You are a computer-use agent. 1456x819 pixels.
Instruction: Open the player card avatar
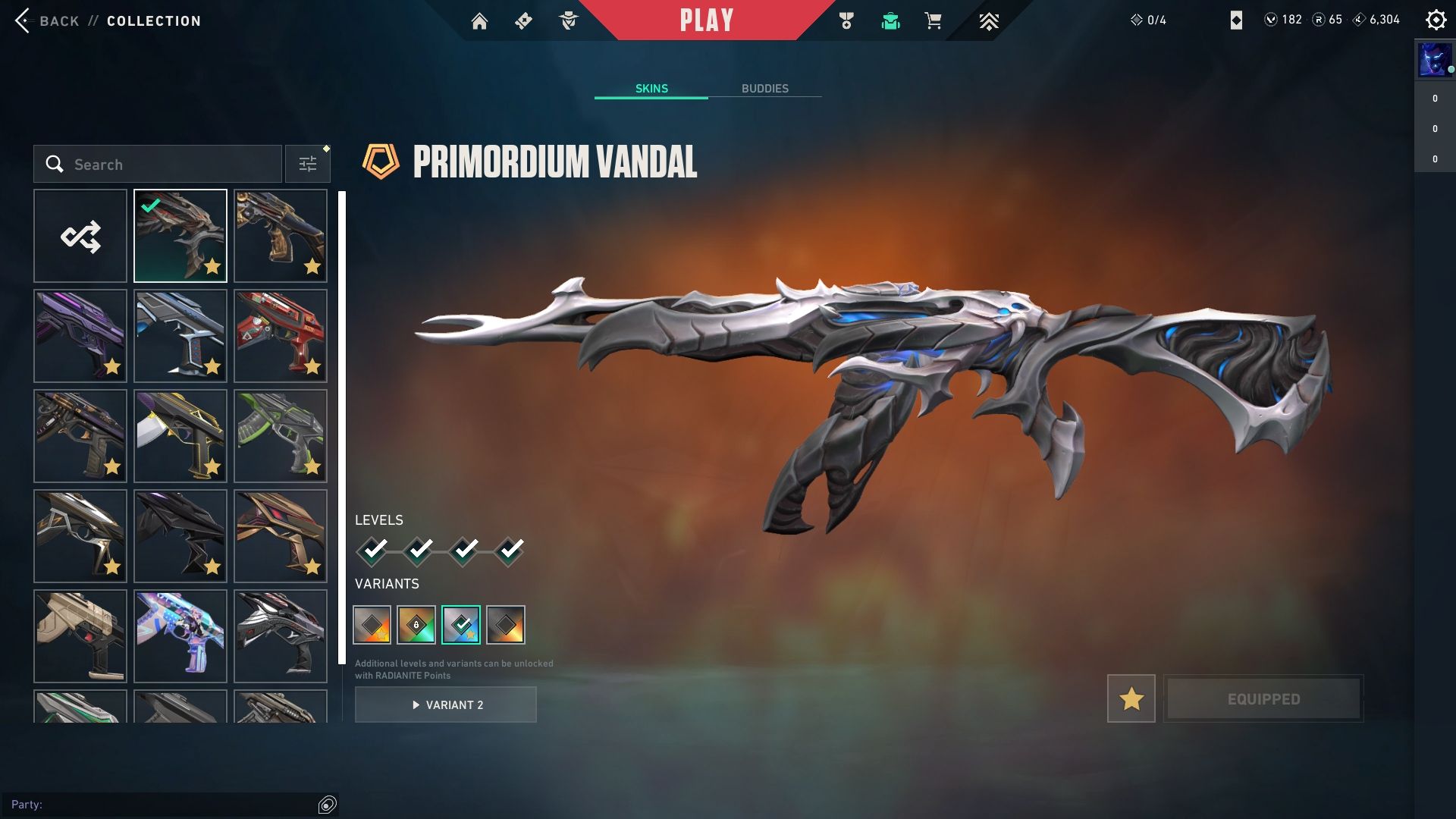1434,61
